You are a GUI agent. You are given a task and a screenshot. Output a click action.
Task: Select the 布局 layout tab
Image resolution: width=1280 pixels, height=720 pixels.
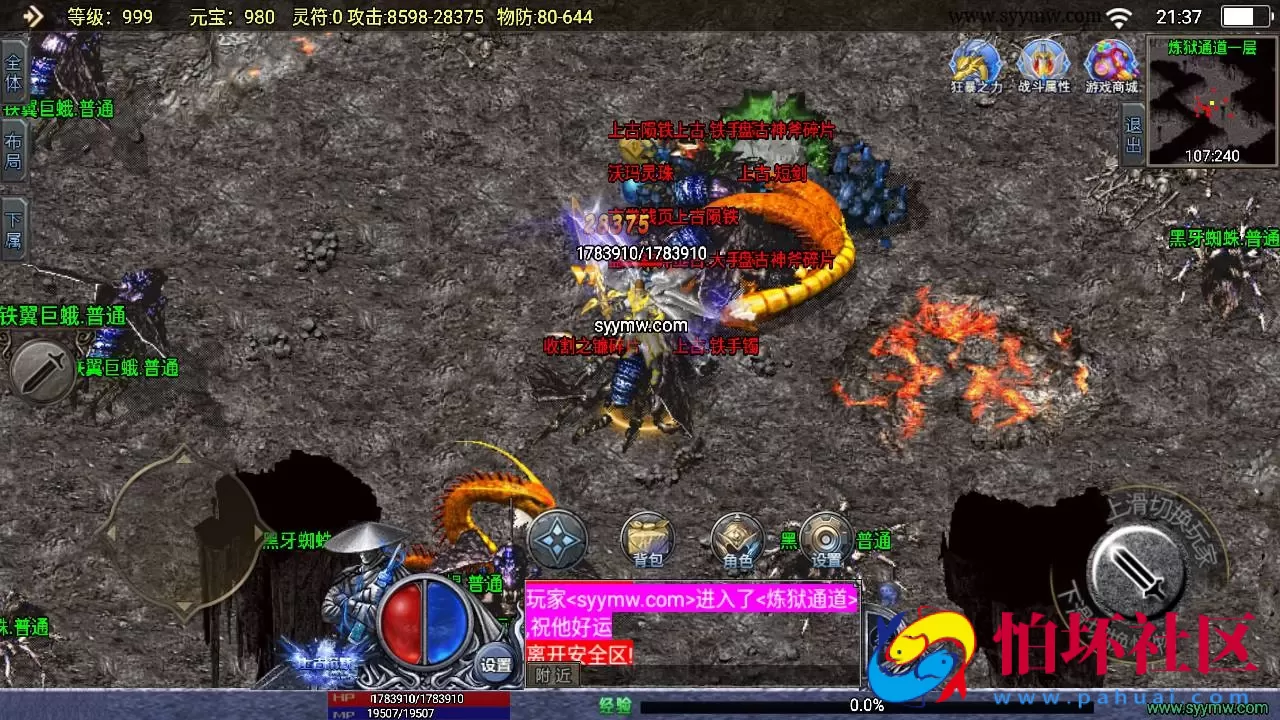[13, 150]
